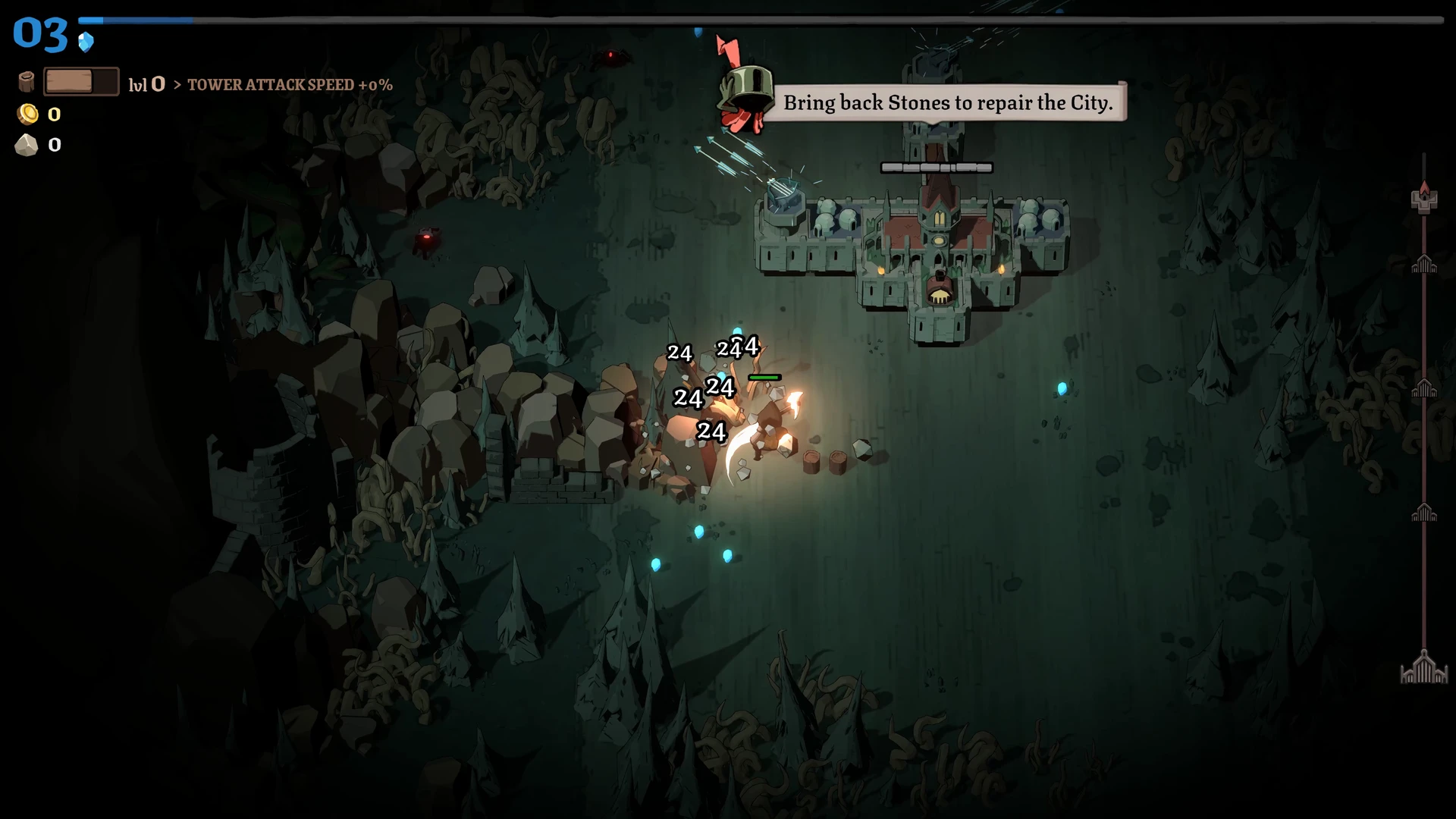The height and width of the screenshot is (819, 1456).
Task: Click the gold coin currency icon
Action: point(28,114)
